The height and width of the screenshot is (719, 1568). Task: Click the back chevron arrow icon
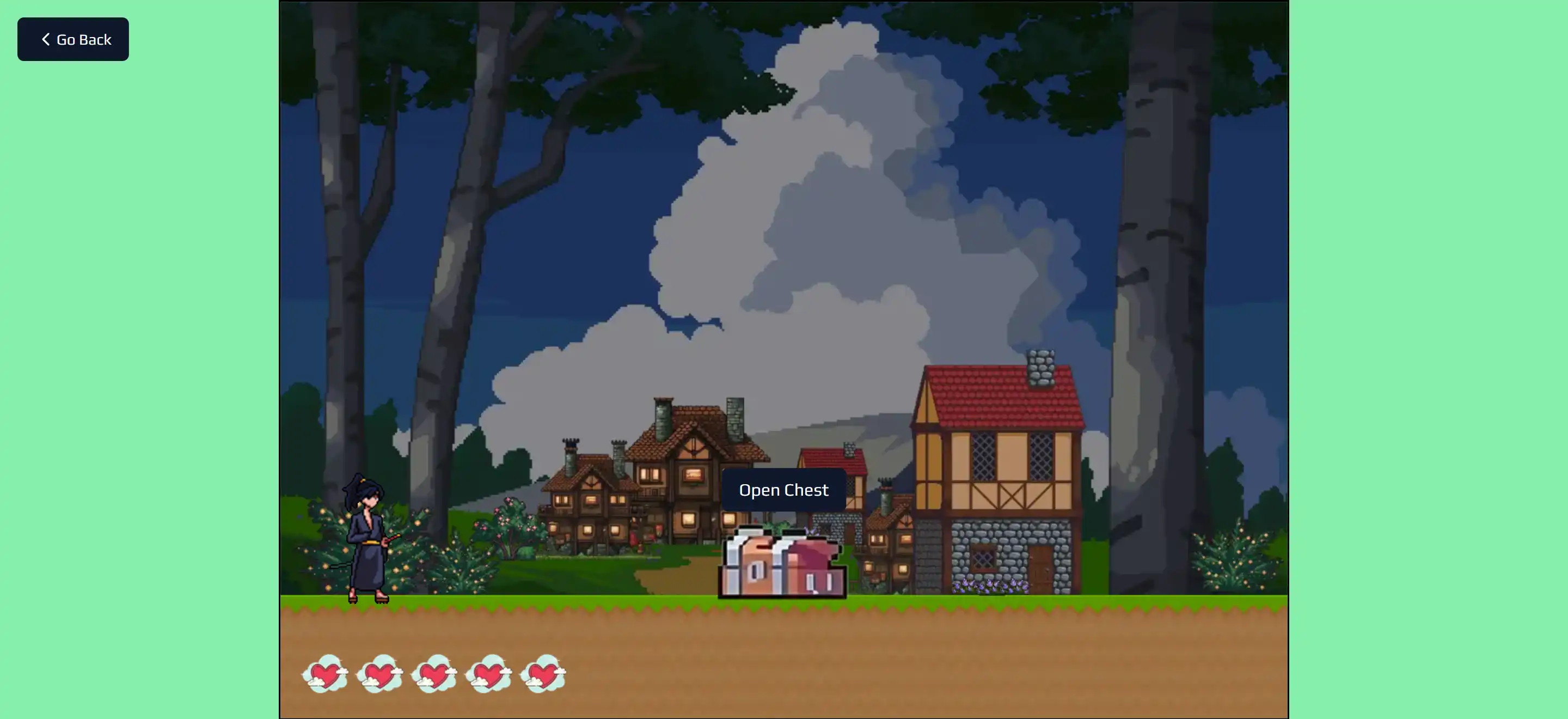45,39
